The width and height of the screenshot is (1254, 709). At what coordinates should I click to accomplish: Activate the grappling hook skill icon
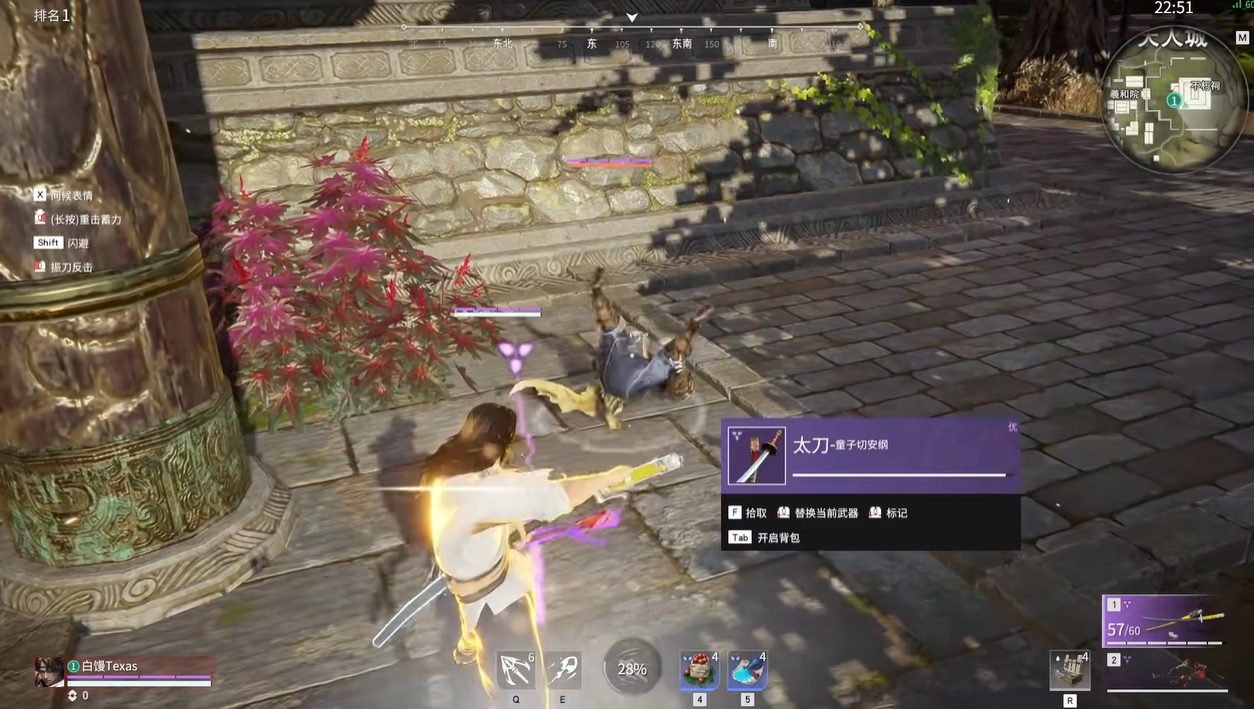[516, 669]
